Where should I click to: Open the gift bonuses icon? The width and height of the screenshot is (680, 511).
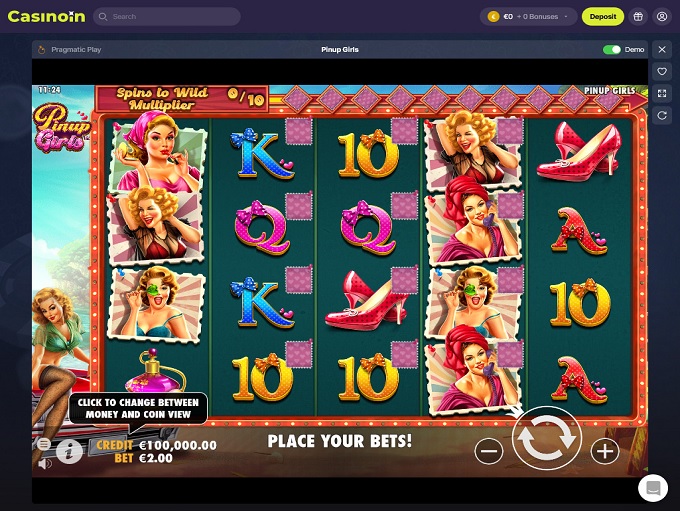coord(638,17)
